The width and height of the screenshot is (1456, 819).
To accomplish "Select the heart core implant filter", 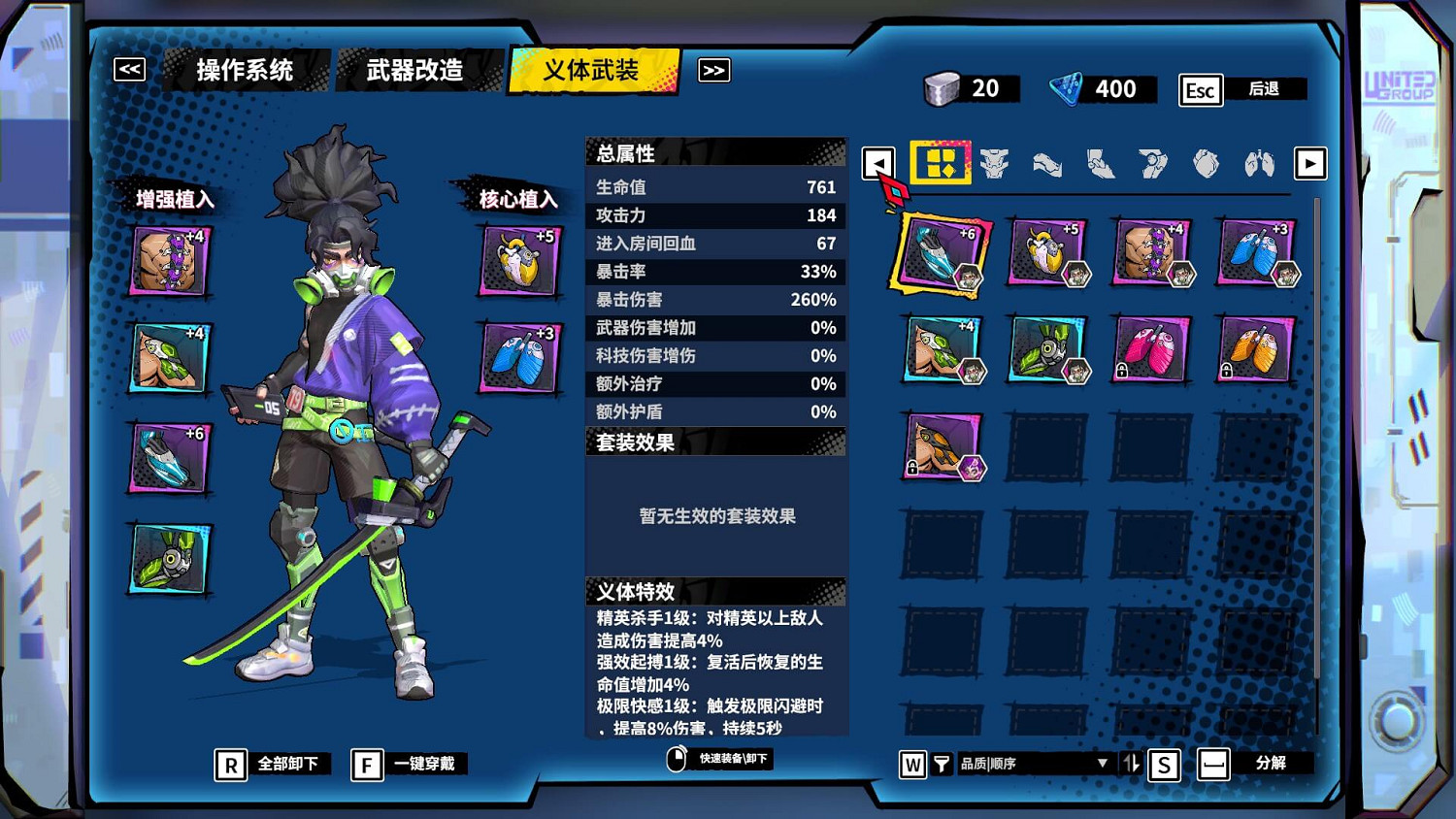I will click(1207, 164).
